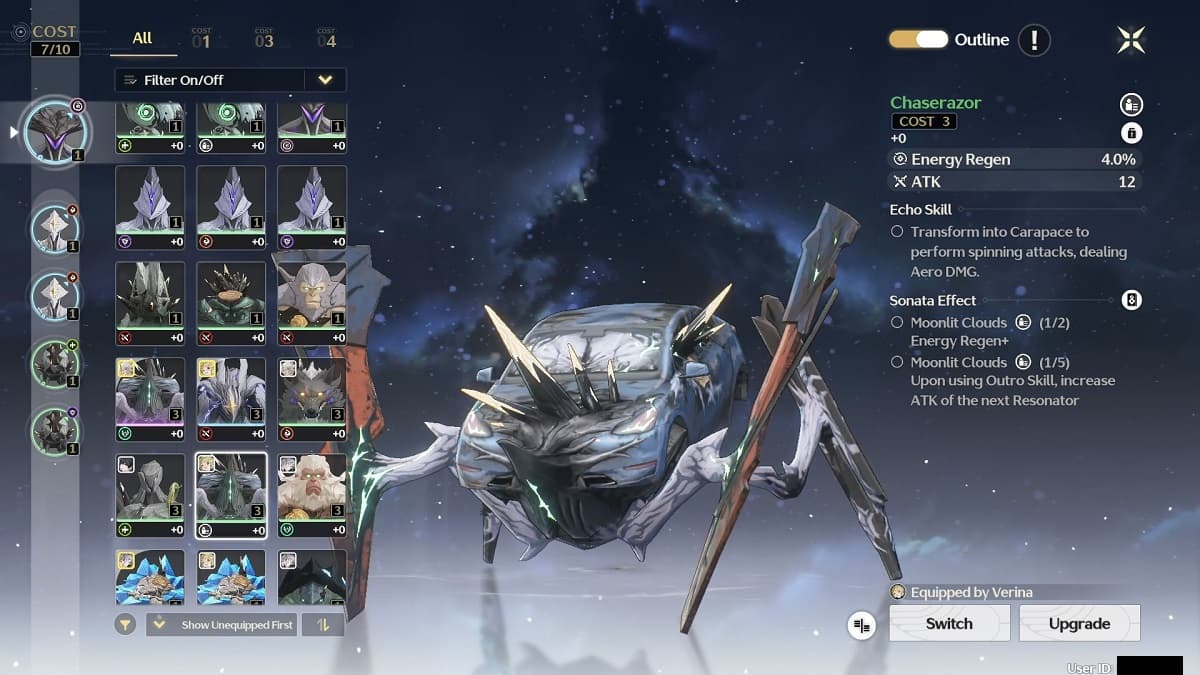Open the Filter On/Off dropdown
The width and height of the screenshot is (1200, 675).
[x=325, y=80]
